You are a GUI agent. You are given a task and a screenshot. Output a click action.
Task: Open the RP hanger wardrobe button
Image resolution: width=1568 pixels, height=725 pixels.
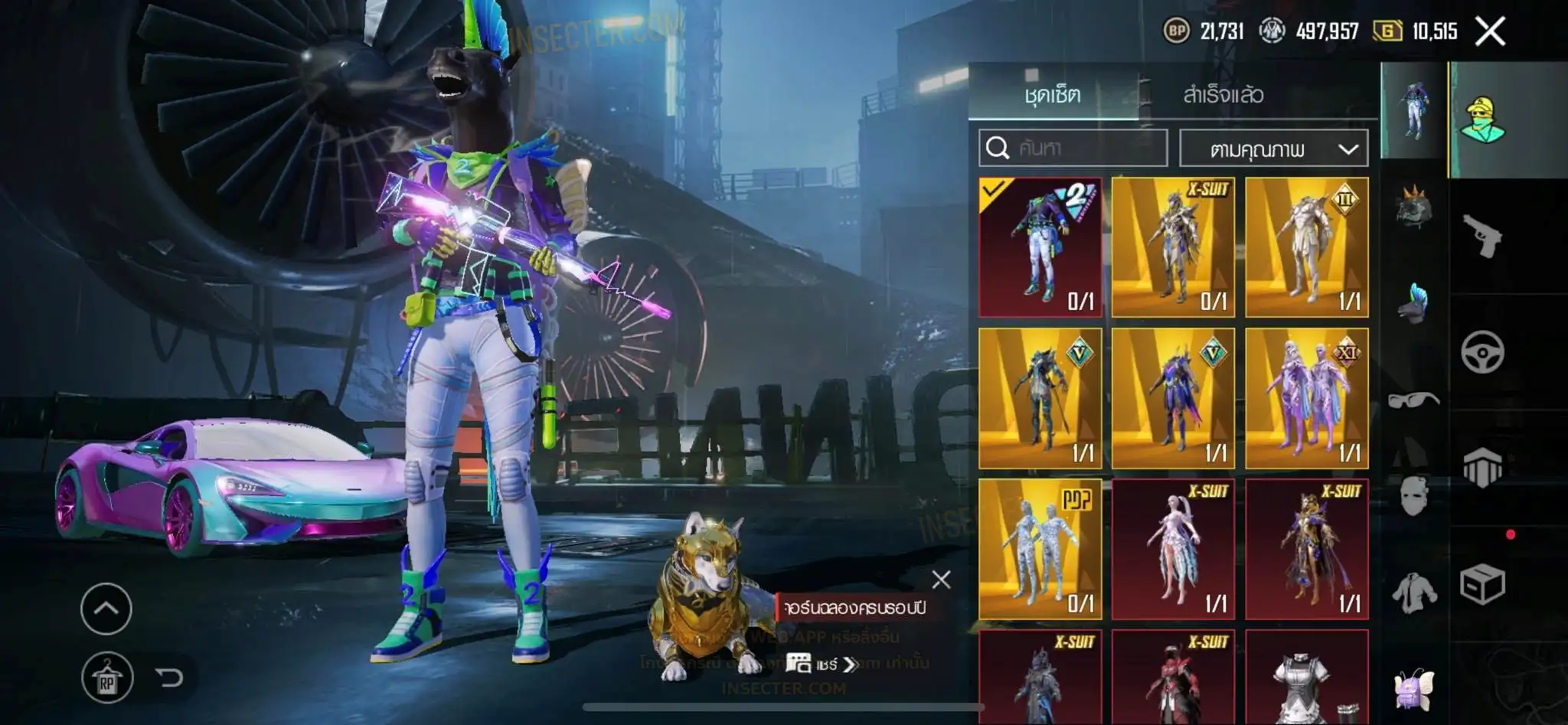point(106,678)
